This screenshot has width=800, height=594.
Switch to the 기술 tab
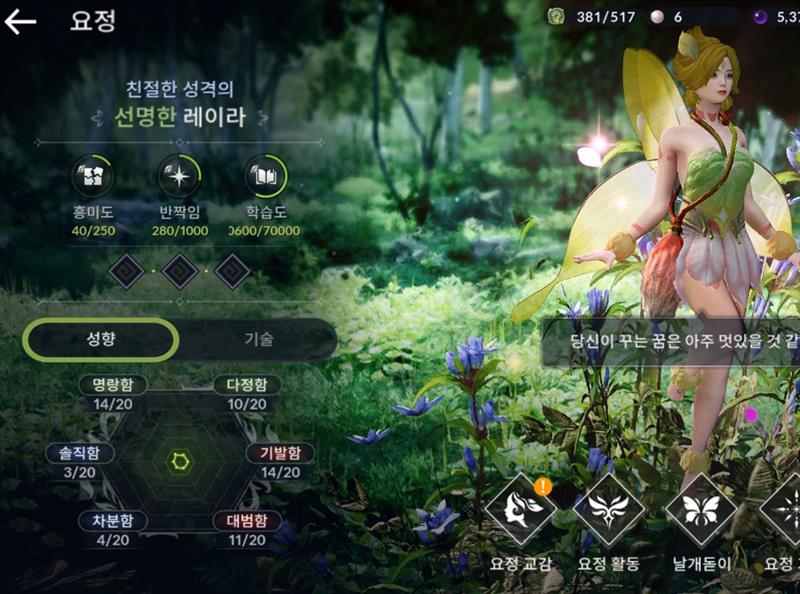point(258,339)
